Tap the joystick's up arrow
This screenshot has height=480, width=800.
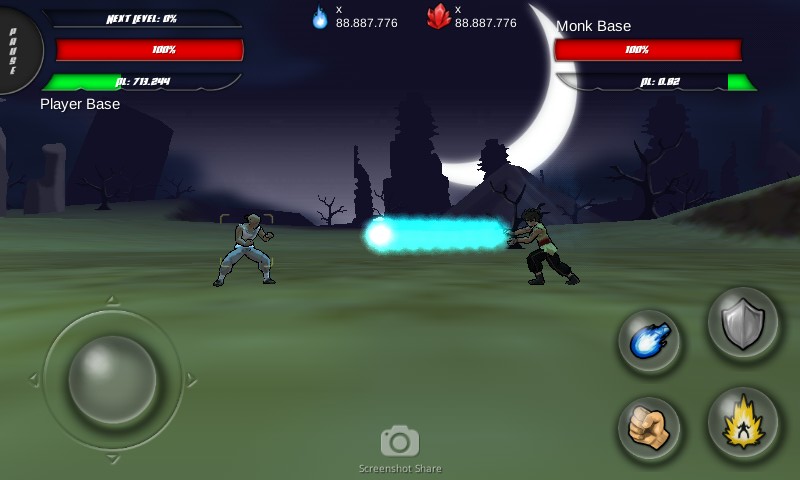point(112,301)
